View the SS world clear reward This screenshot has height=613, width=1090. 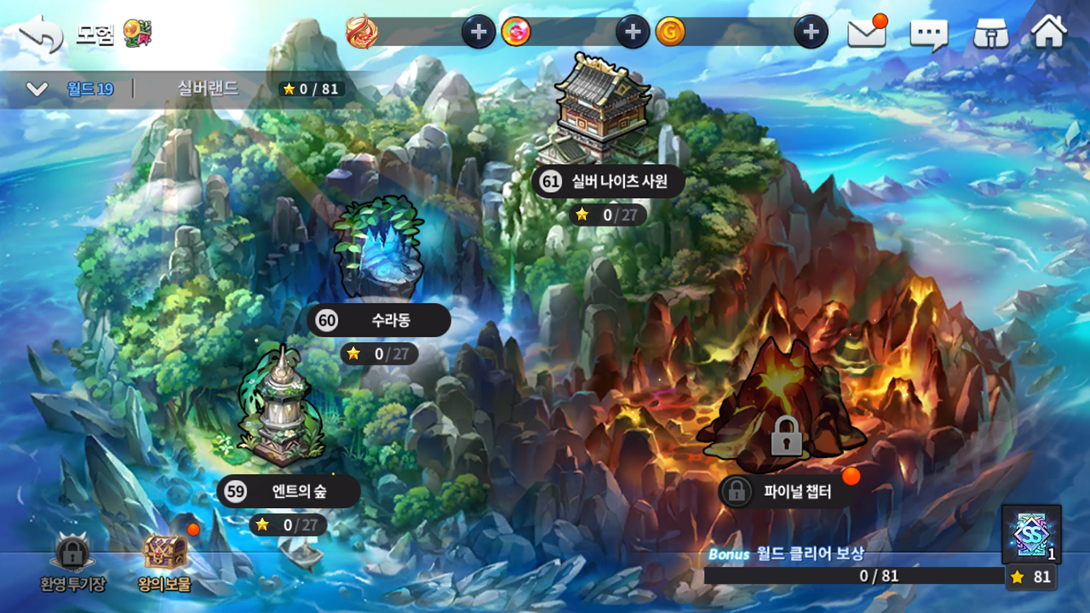[x=1031, y=535]
